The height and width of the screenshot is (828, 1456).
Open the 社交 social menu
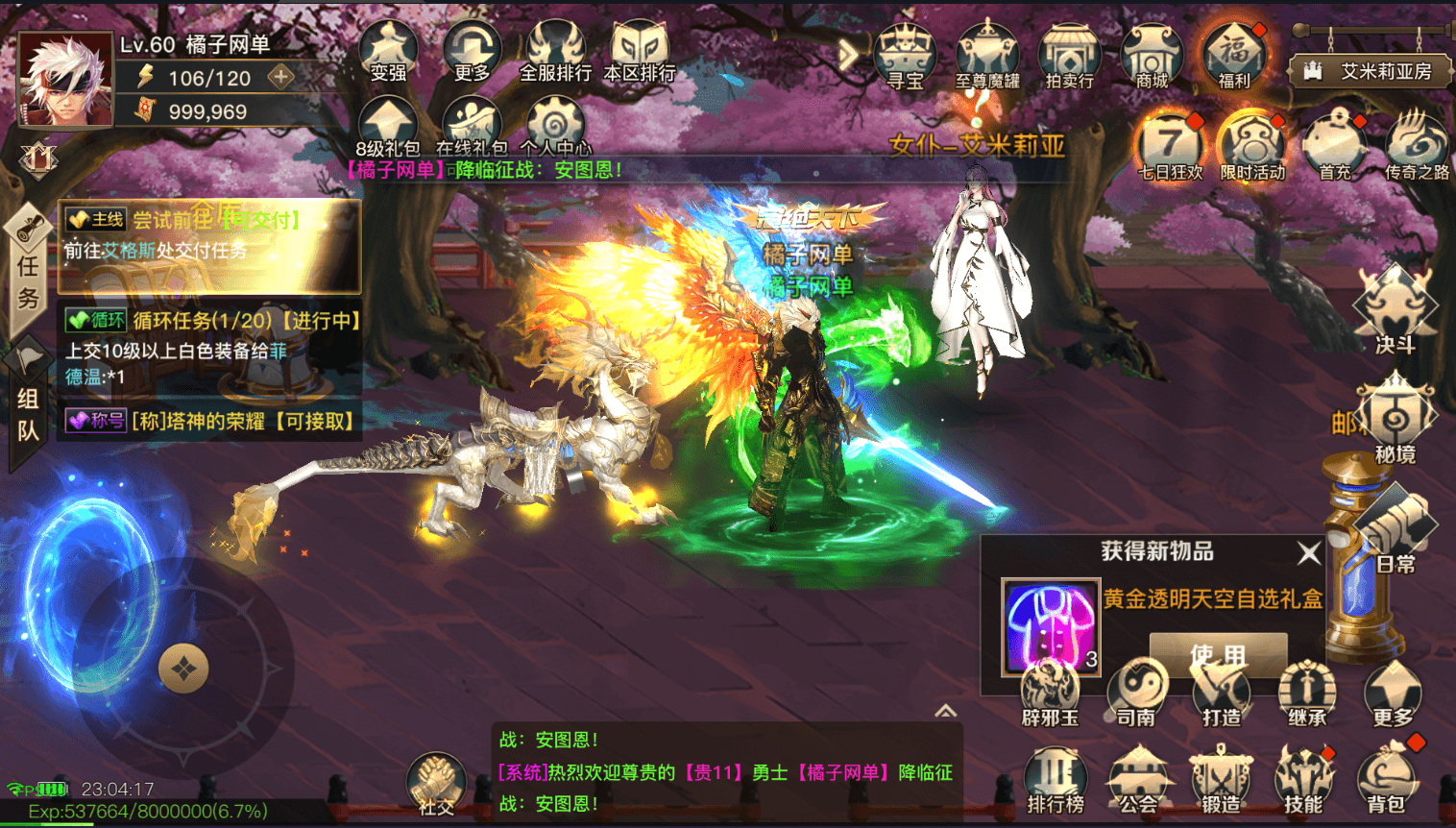tap(436, 783)
